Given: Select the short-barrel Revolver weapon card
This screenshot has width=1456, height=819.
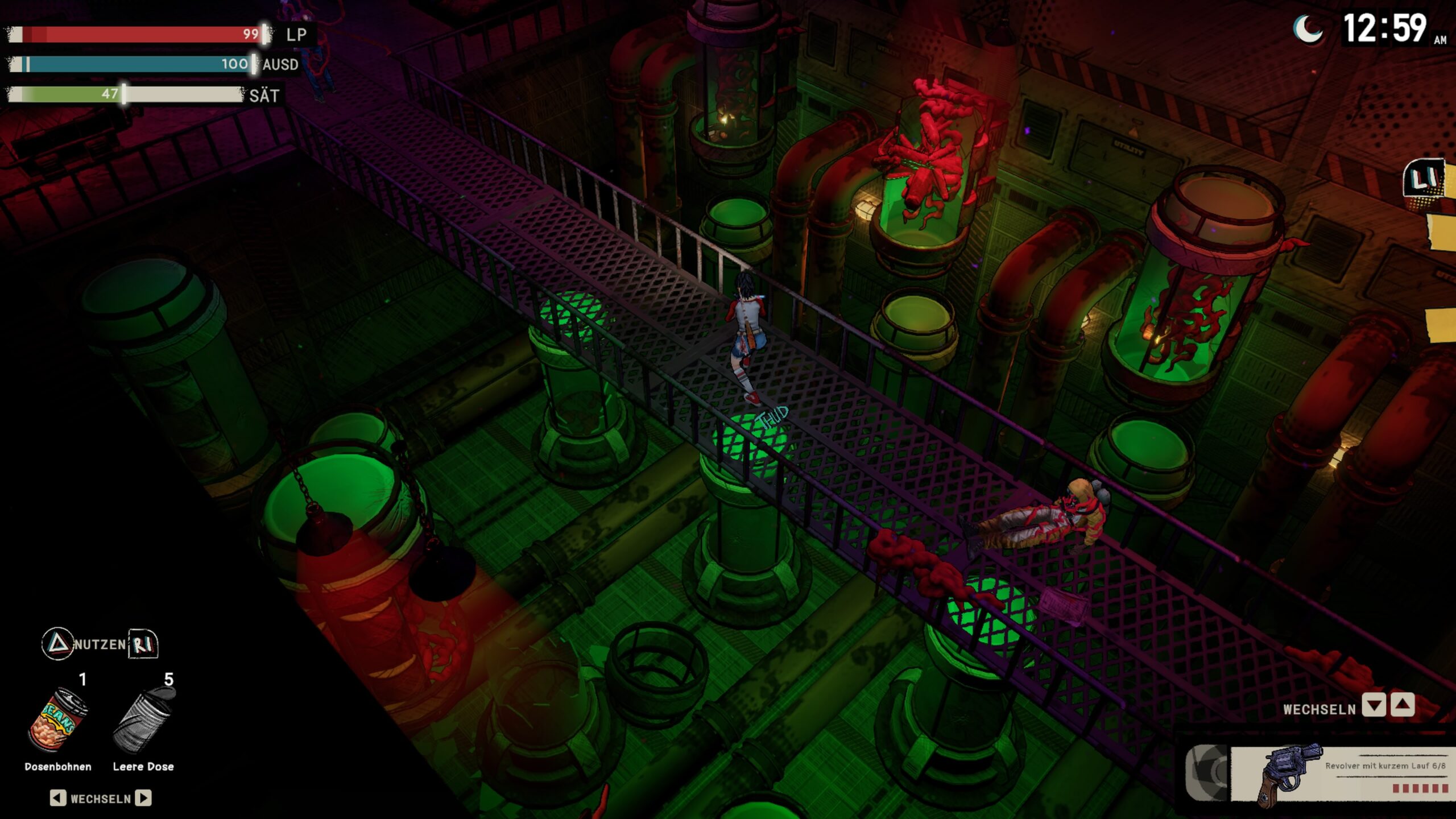Looking at the screenshot, I should pos(1342,774).
